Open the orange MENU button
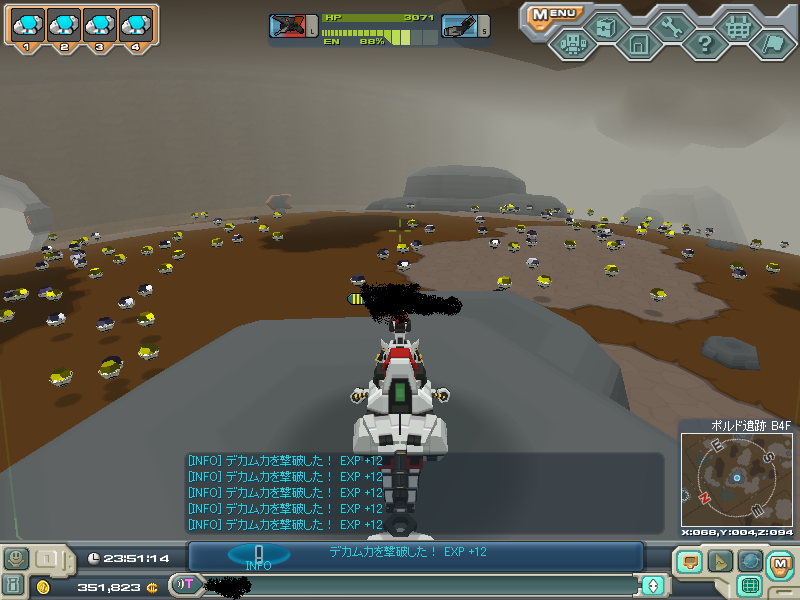Screen dimensions: 800x600 (x=556, y=14)
